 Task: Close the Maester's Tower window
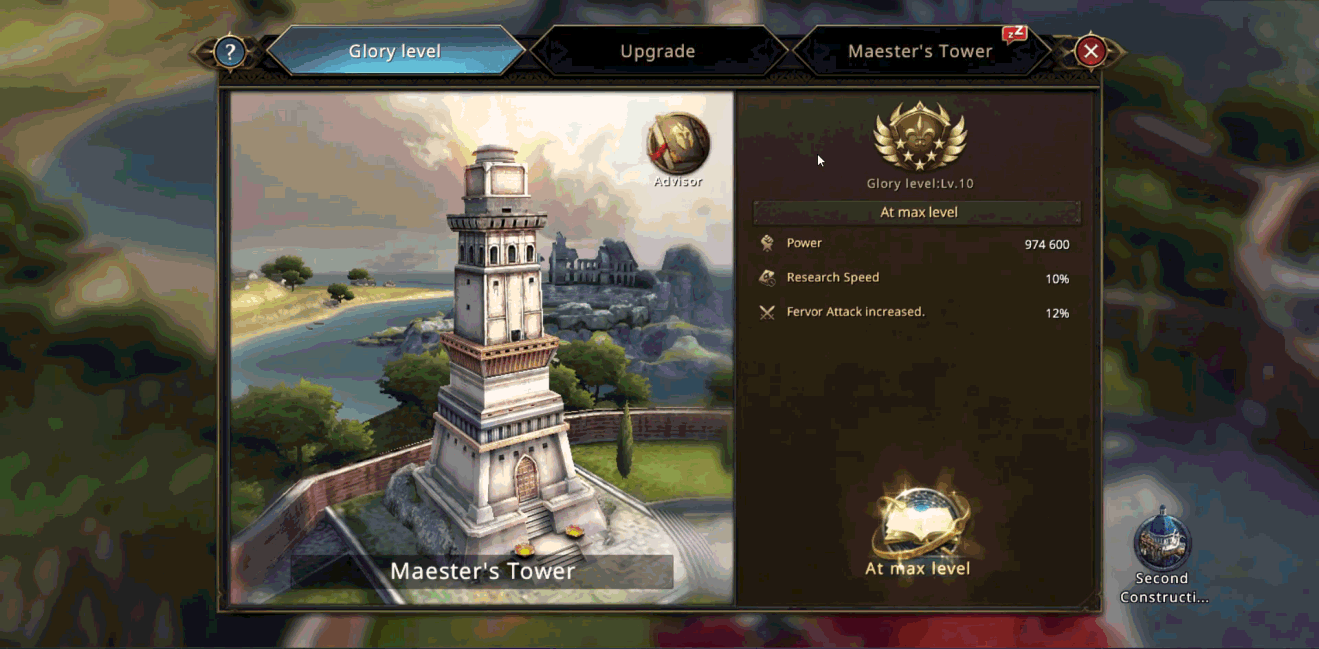[1091, 52]
